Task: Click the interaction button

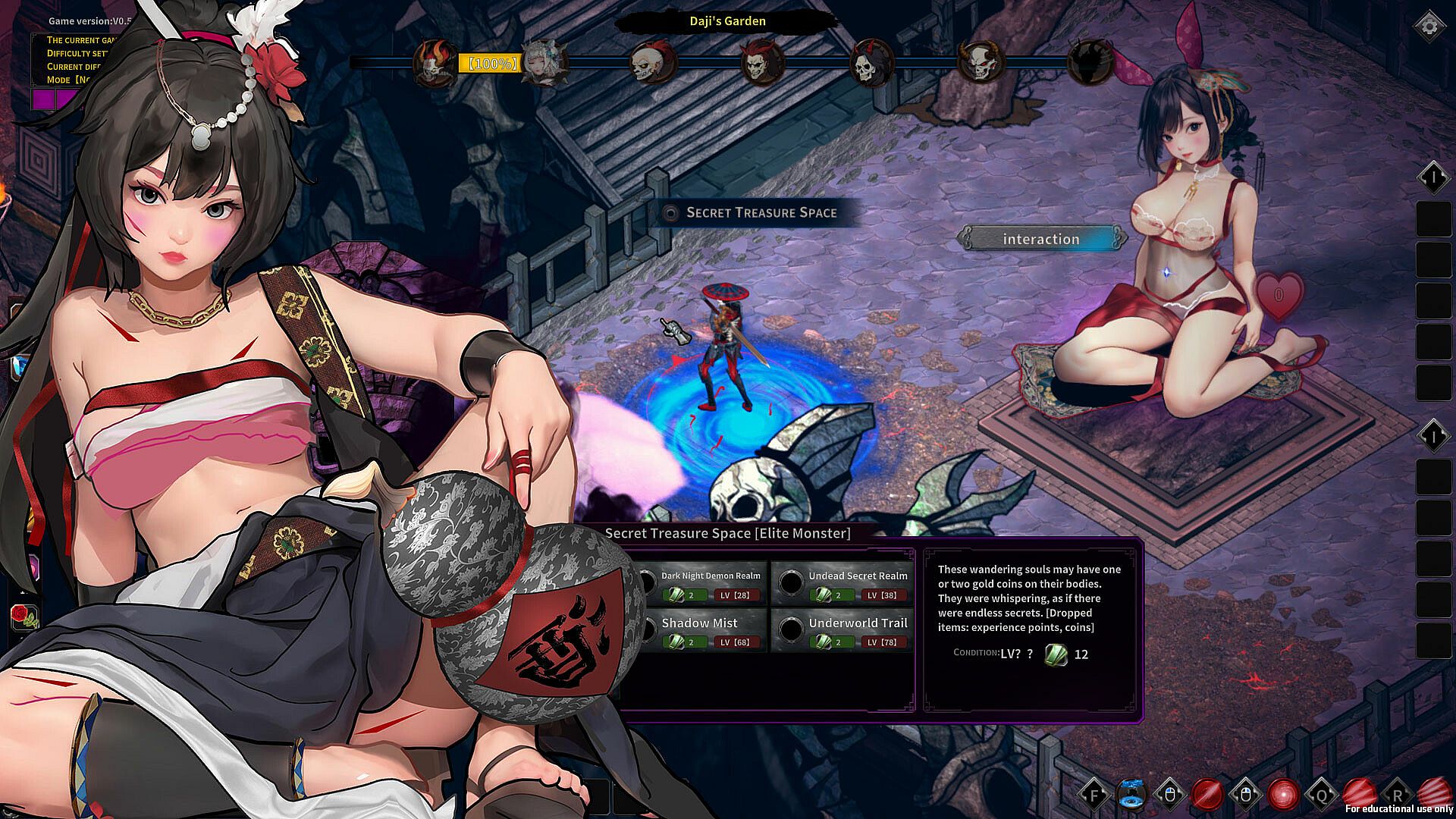Action: [x=1041, y=239]
